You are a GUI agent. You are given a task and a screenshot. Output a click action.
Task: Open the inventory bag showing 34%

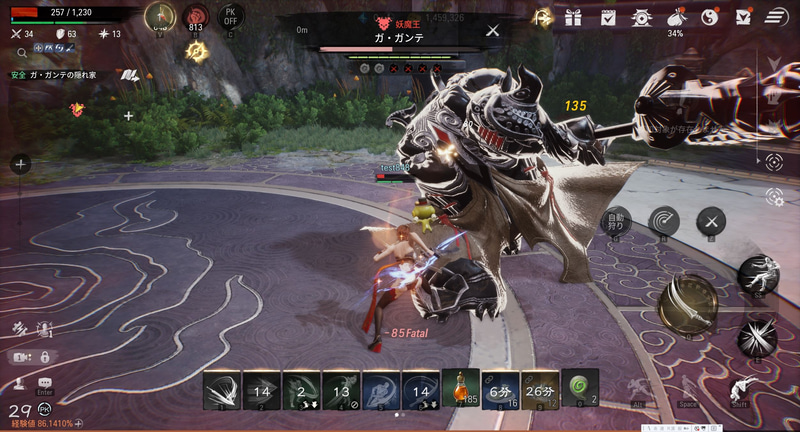tap(675, 17)
